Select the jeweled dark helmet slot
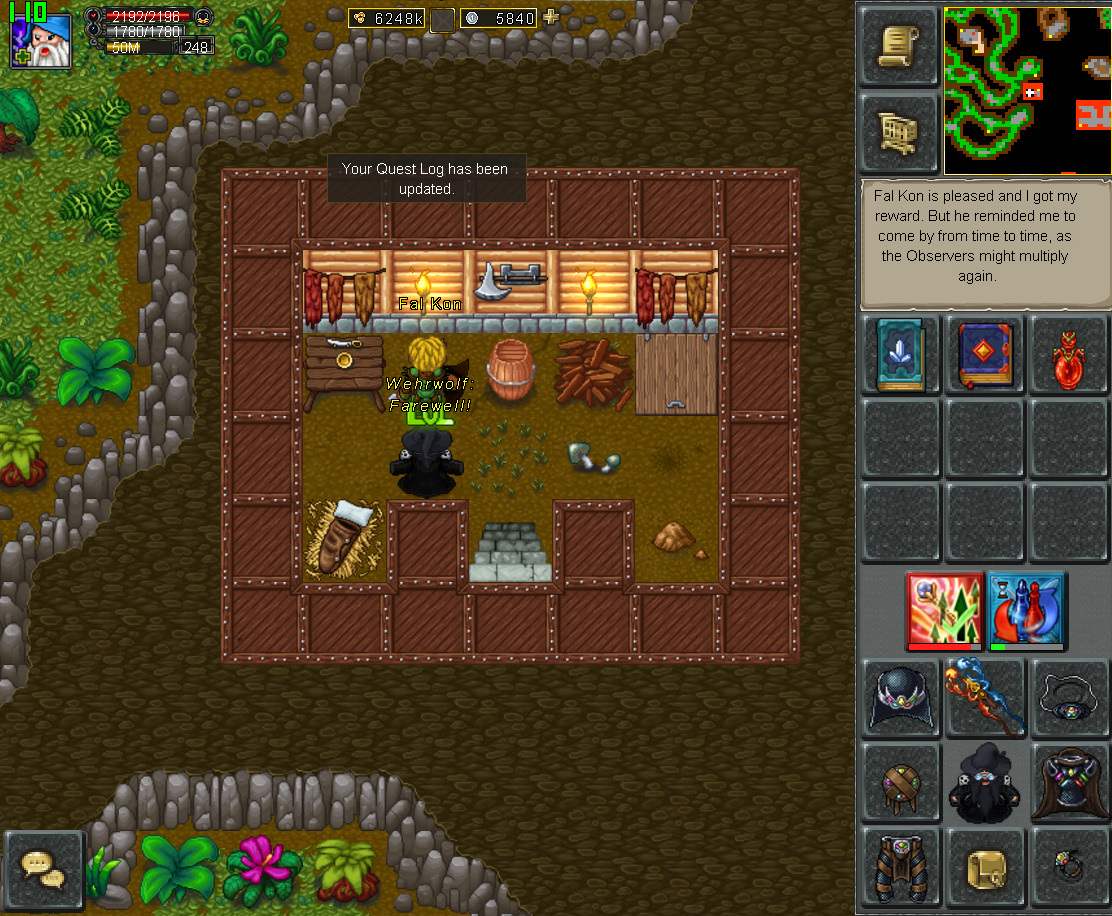This screenshot has height=916, width=1112. 899,697
